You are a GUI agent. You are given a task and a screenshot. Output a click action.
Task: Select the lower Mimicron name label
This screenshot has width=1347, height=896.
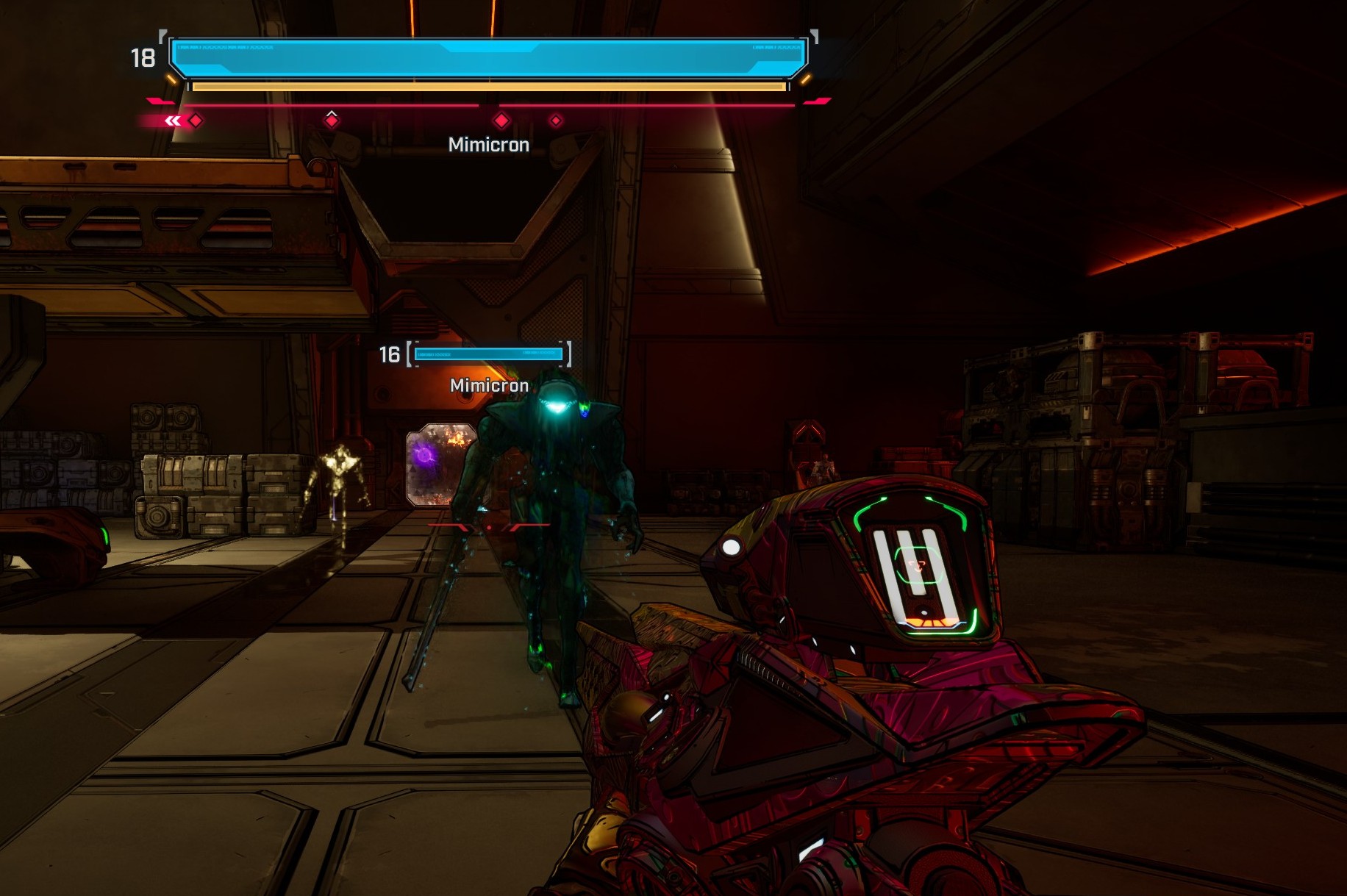488,384
